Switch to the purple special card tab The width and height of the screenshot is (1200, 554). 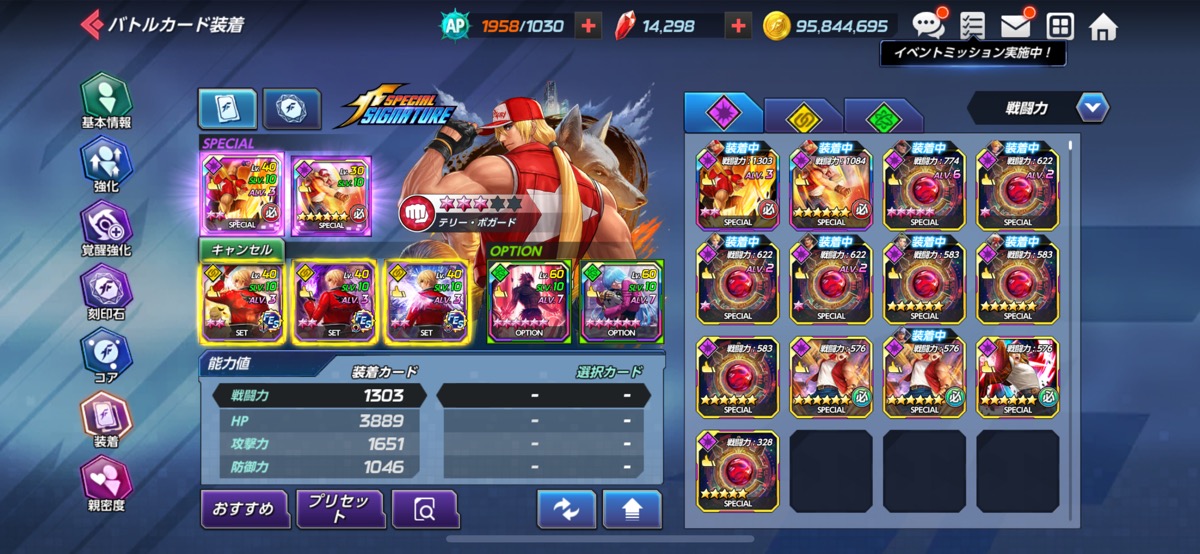(x=720, y=114)
